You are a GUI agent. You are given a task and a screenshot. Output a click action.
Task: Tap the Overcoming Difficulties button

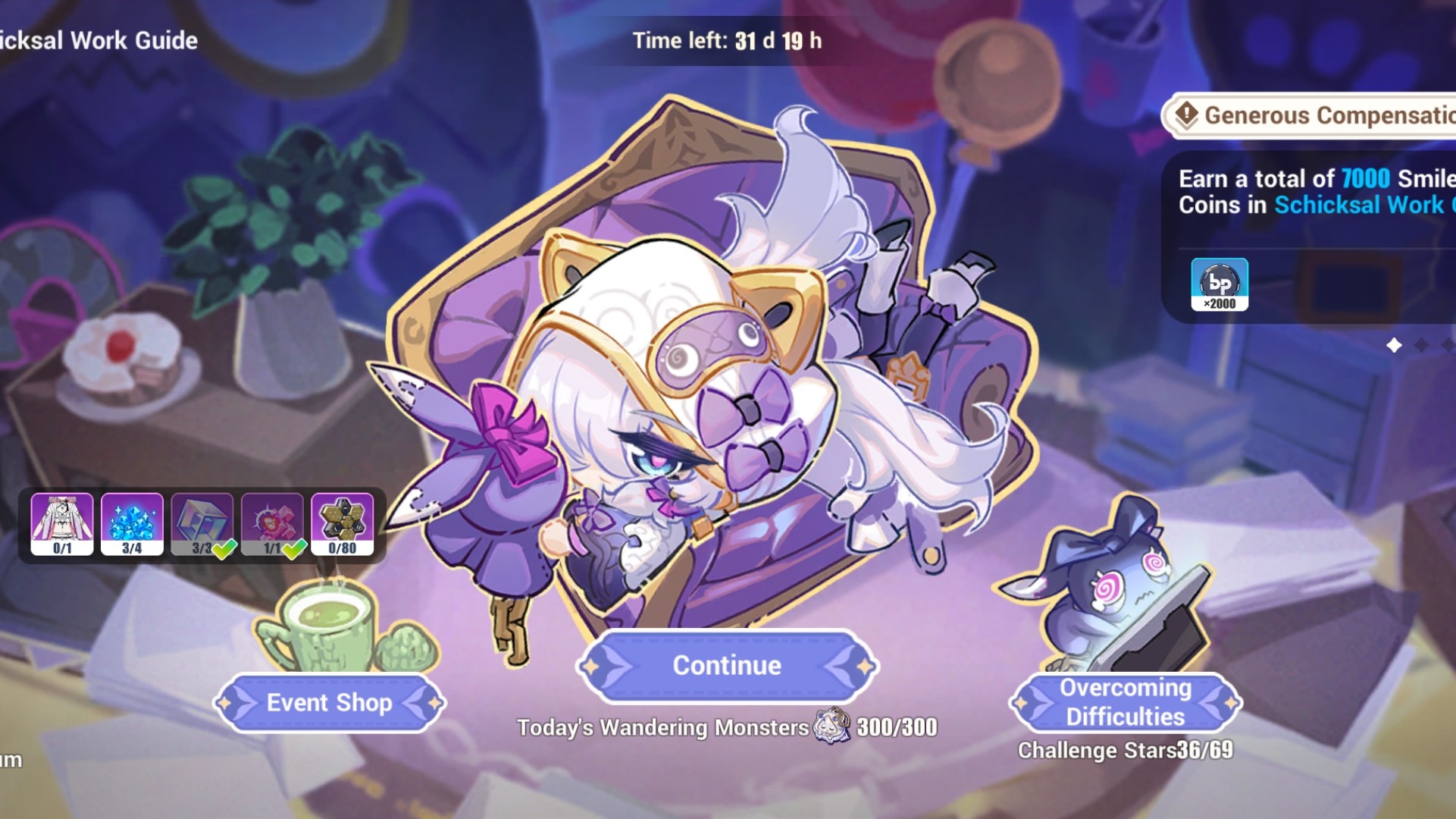1124,701
